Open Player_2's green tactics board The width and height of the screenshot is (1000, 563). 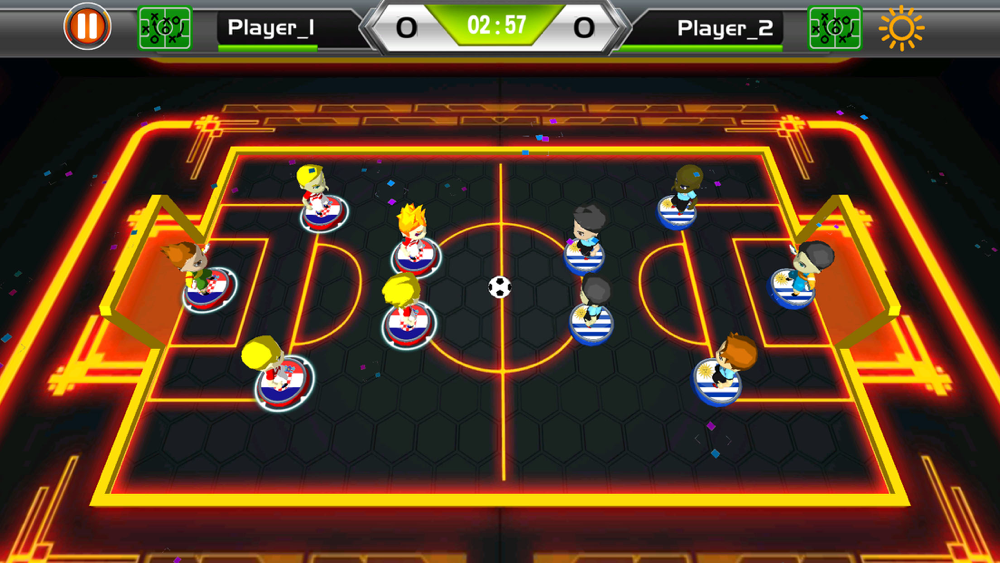click(834, 27)
